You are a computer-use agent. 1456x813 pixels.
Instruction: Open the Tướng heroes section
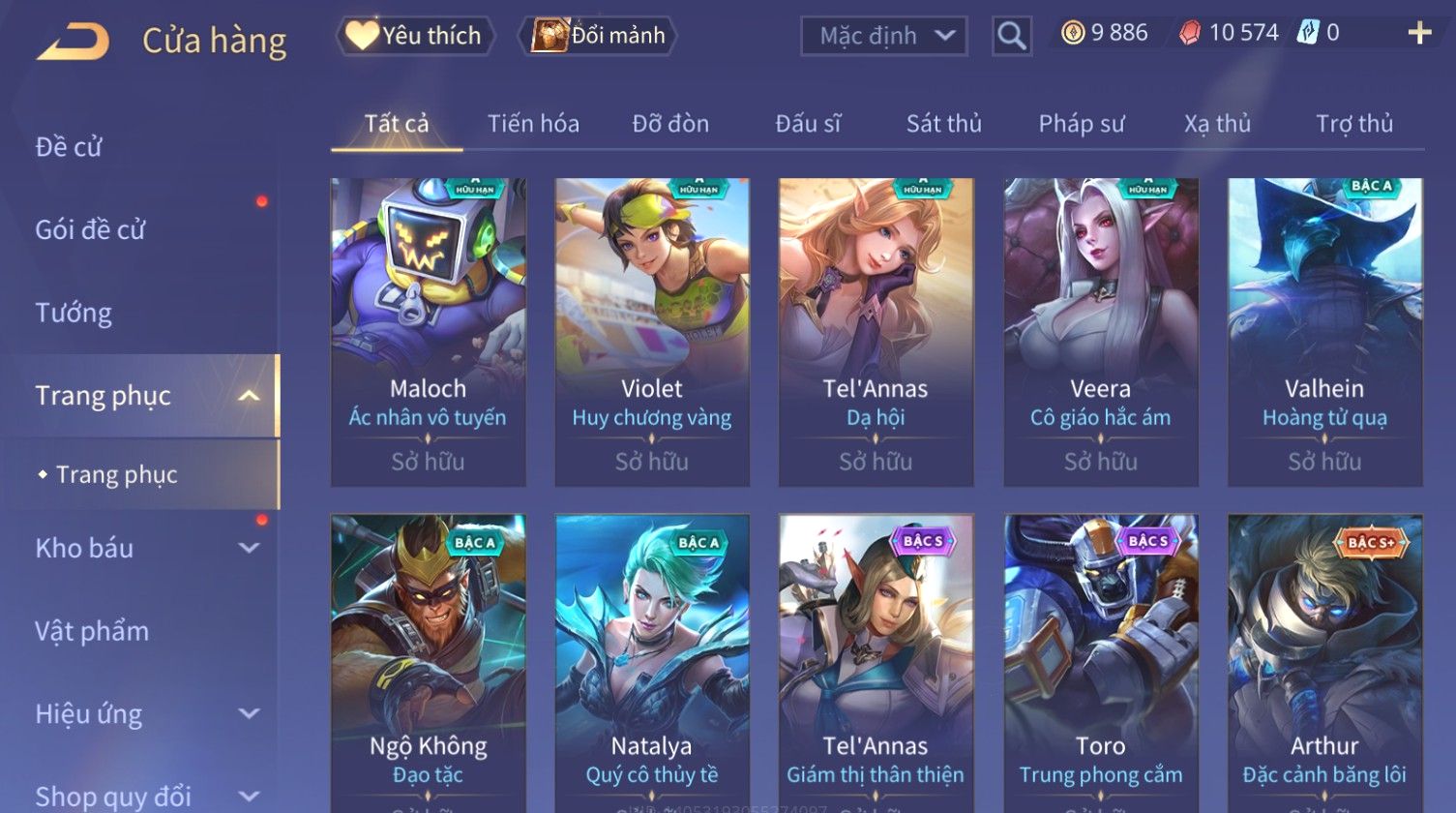click(74, 313)
